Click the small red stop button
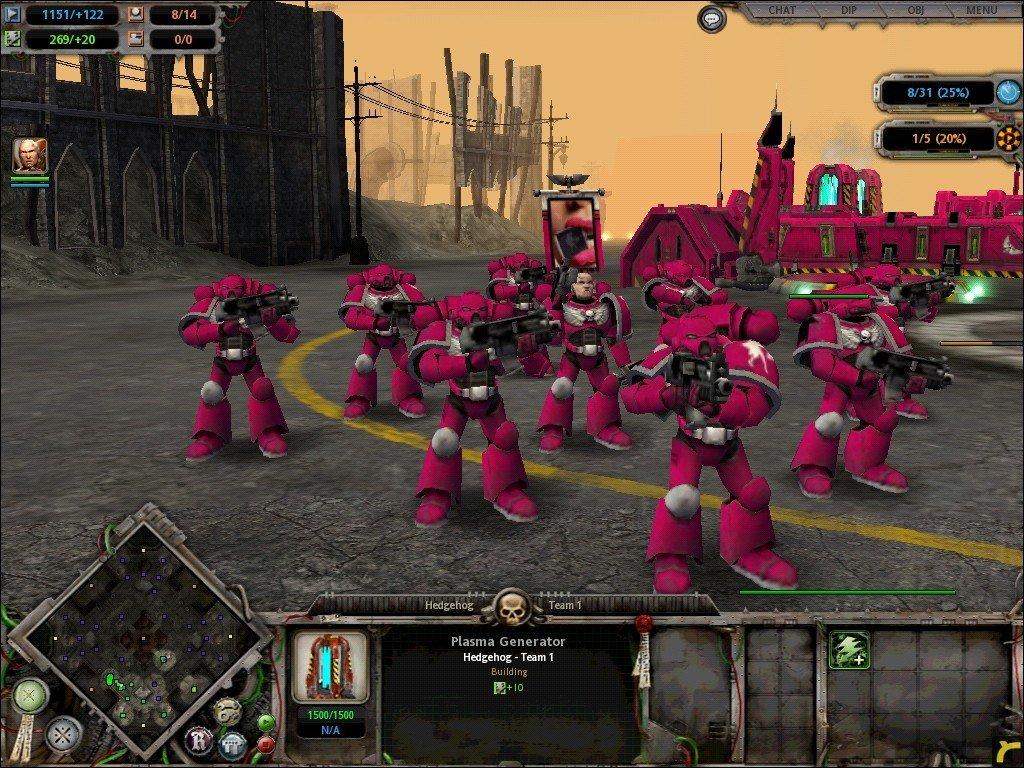 point(266,744)
